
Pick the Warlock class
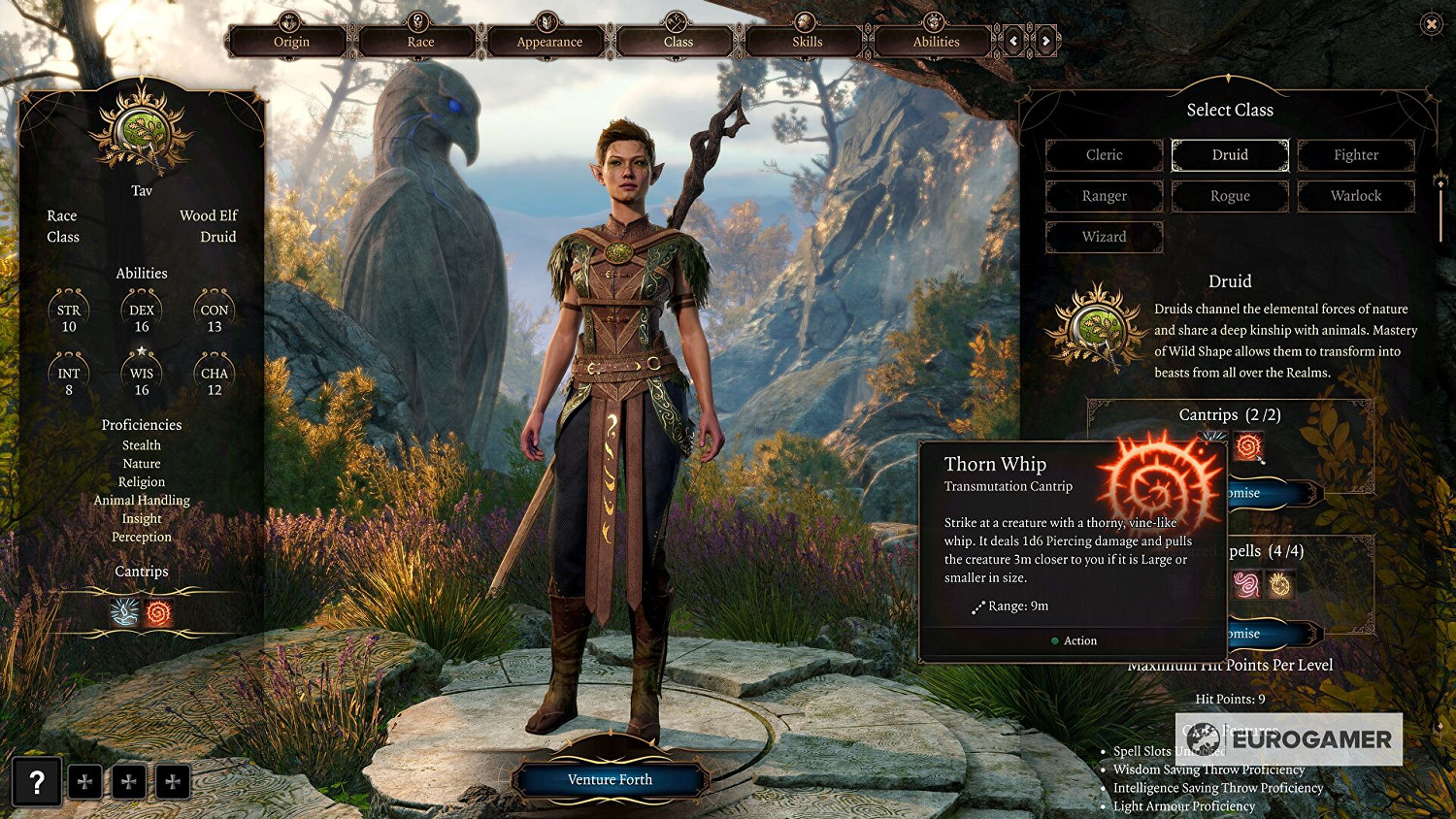pyautogui.click(x=1356, y=196)
